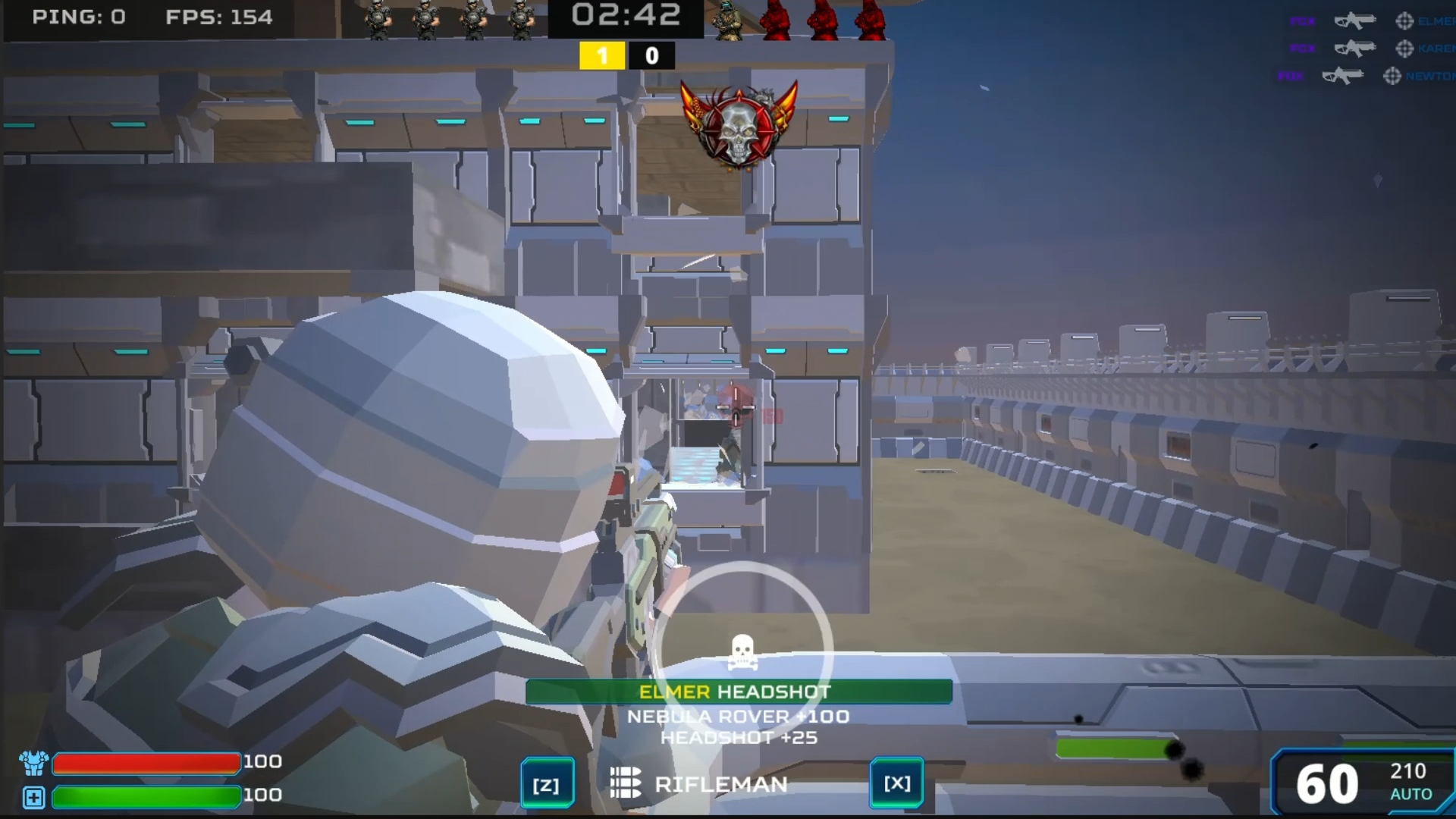Toggle the [X] ability button

(896, 783)
